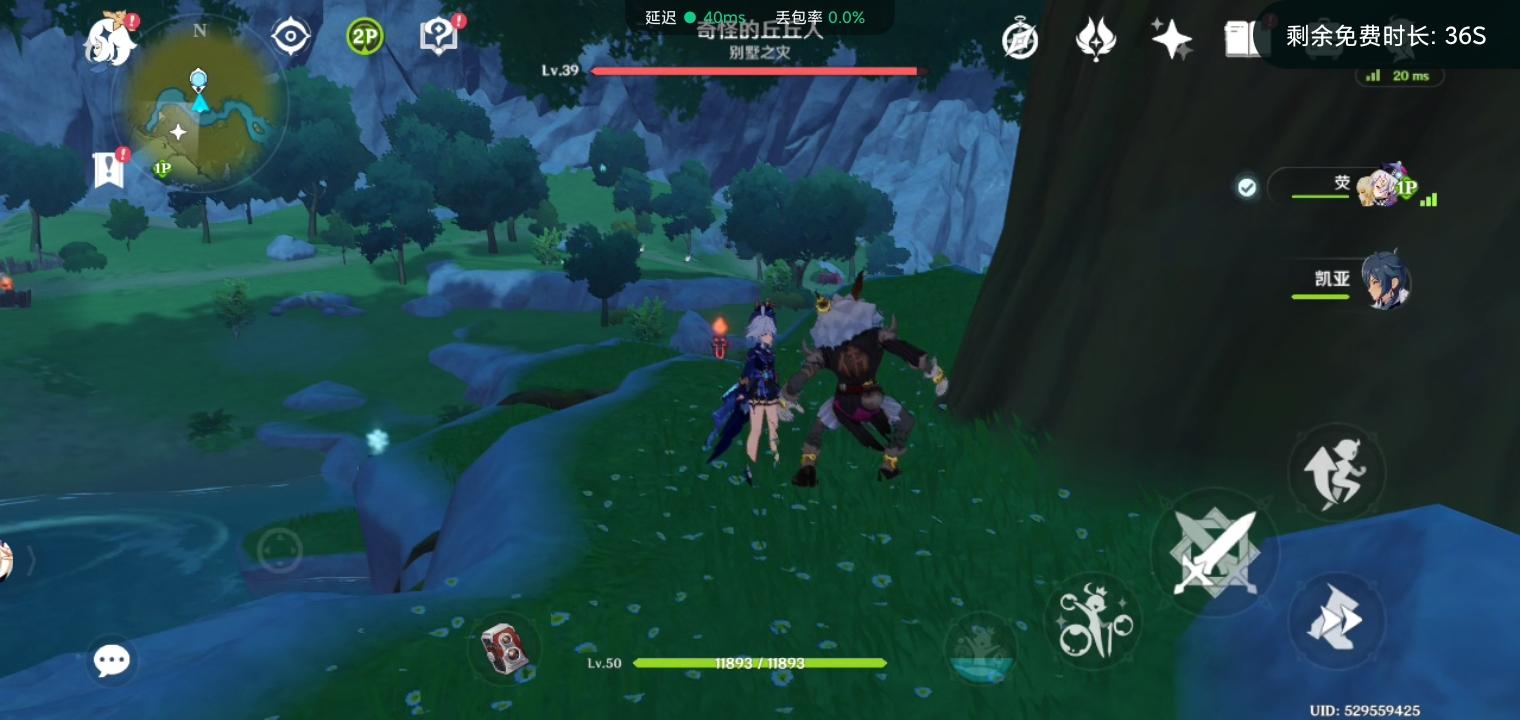Open the Battle Pass wings icon
Viewport: 1520px width, 720px height.
tap(1096, 37)
